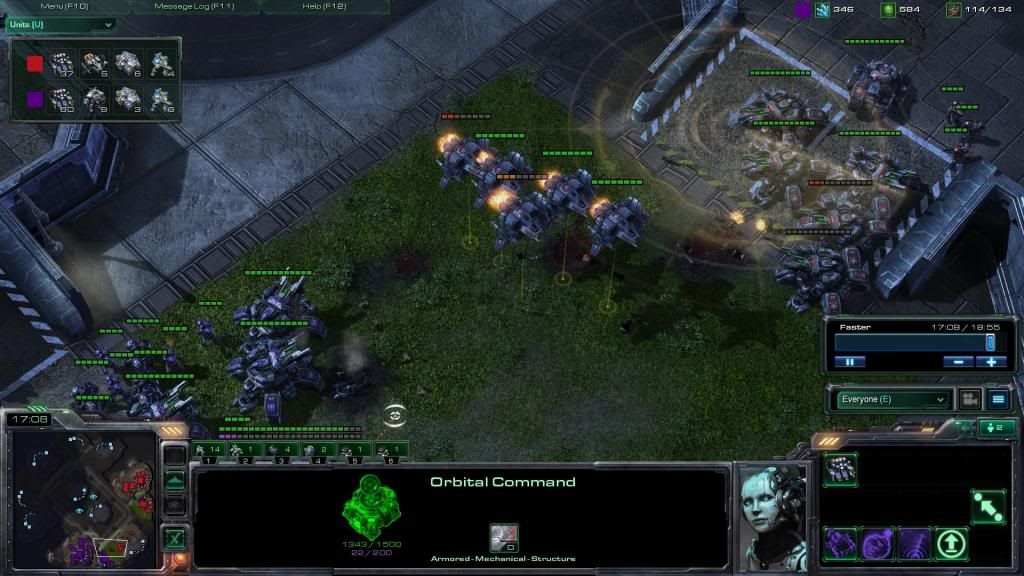1024x576 pixels.
Task: Activate the Set Rally Point command
Action: 988,506
